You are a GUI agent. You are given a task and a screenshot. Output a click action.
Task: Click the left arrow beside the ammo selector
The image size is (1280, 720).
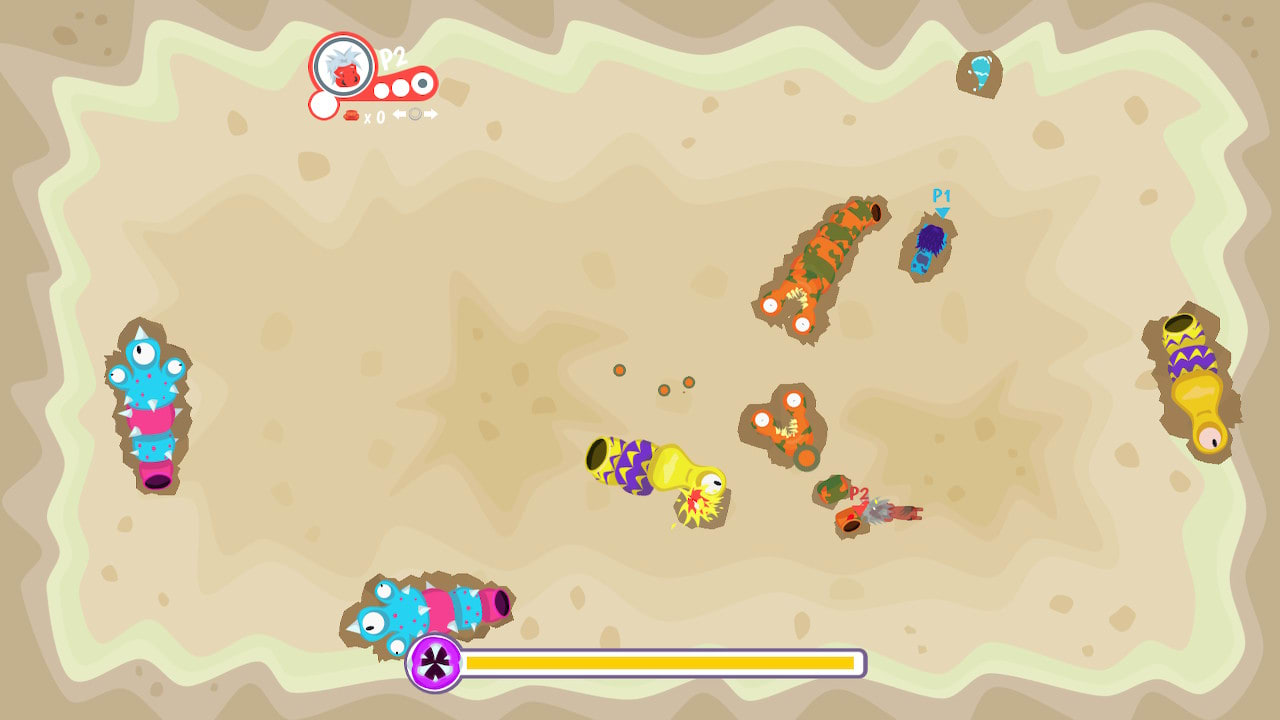pos(399,114)
